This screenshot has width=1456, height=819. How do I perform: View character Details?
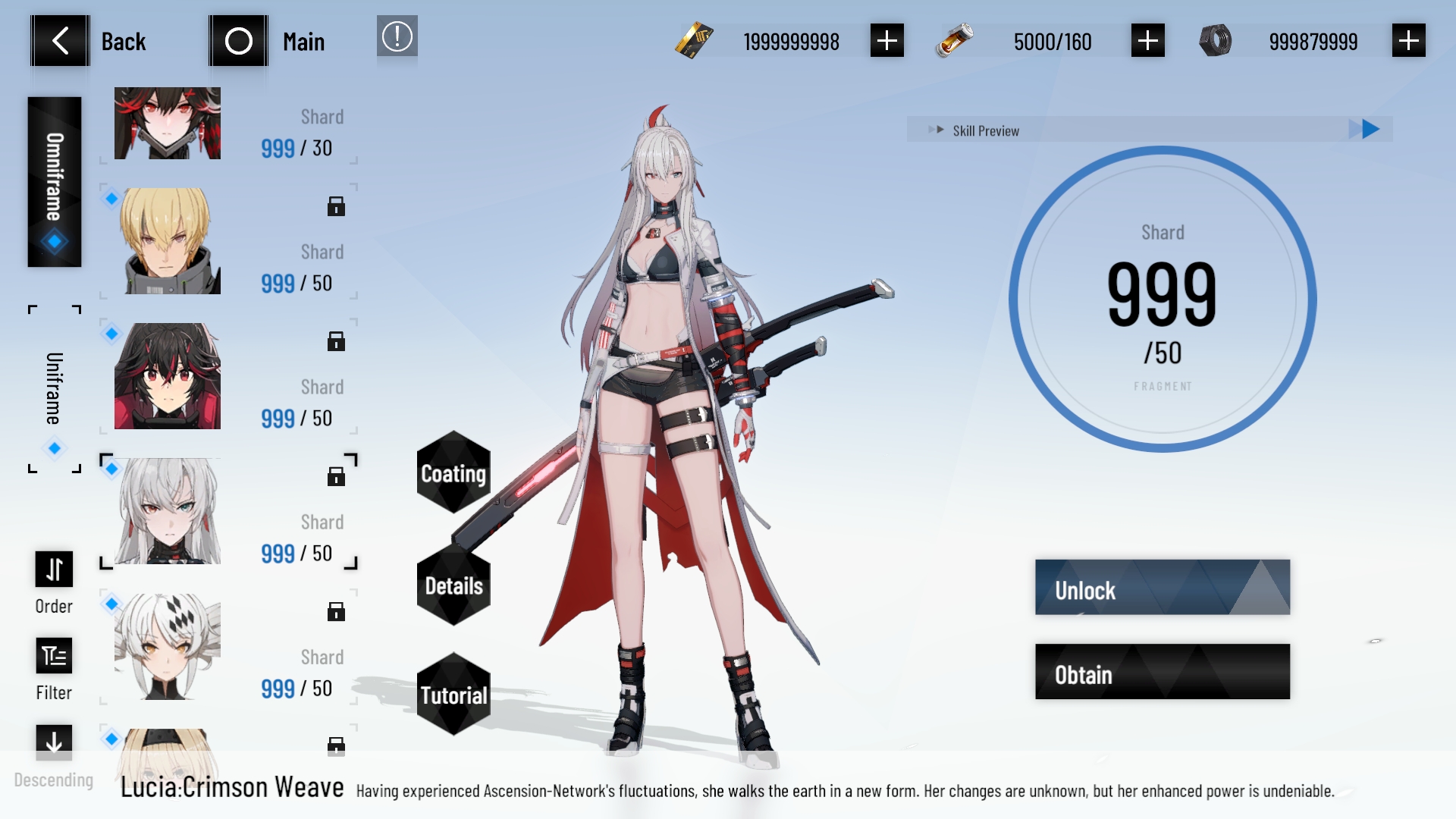pyautogui.click(x=453, y=585)
